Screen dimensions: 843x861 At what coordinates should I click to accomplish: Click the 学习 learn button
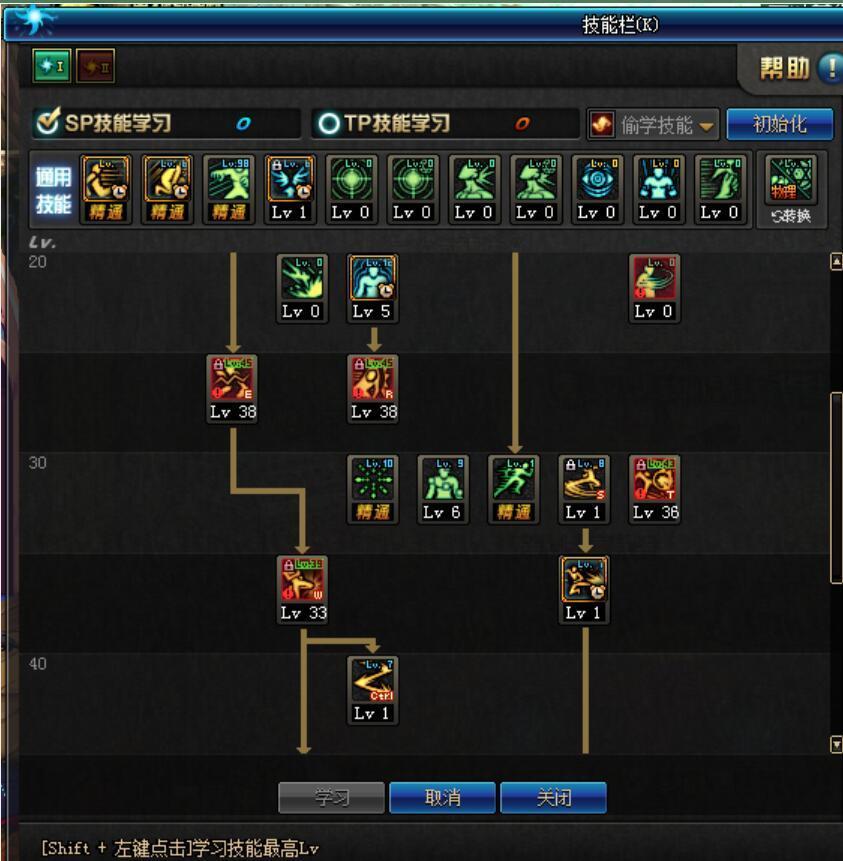tap(330, 798)
